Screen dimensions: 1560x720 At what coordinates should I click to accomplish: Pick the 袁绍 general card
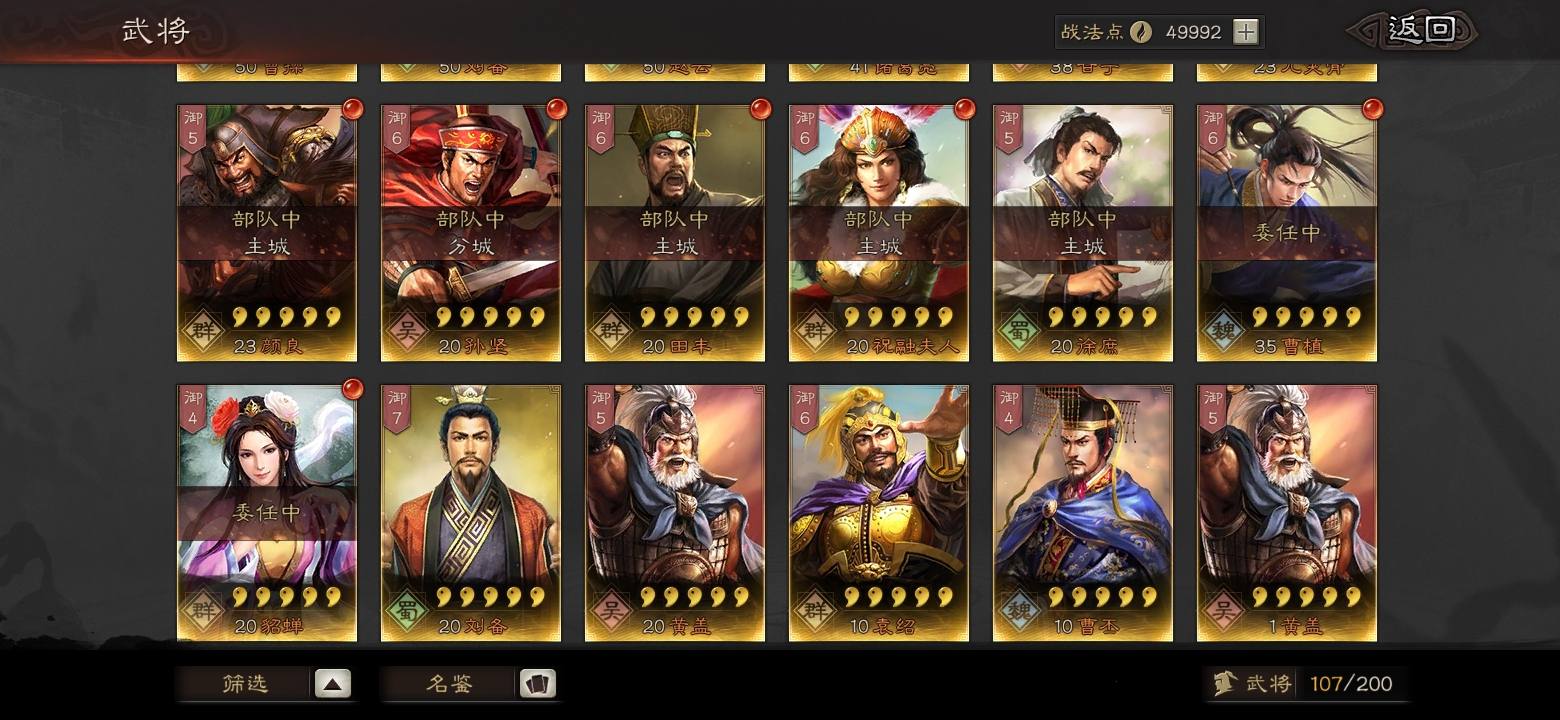pyautogui.click(x=879, y=513)
